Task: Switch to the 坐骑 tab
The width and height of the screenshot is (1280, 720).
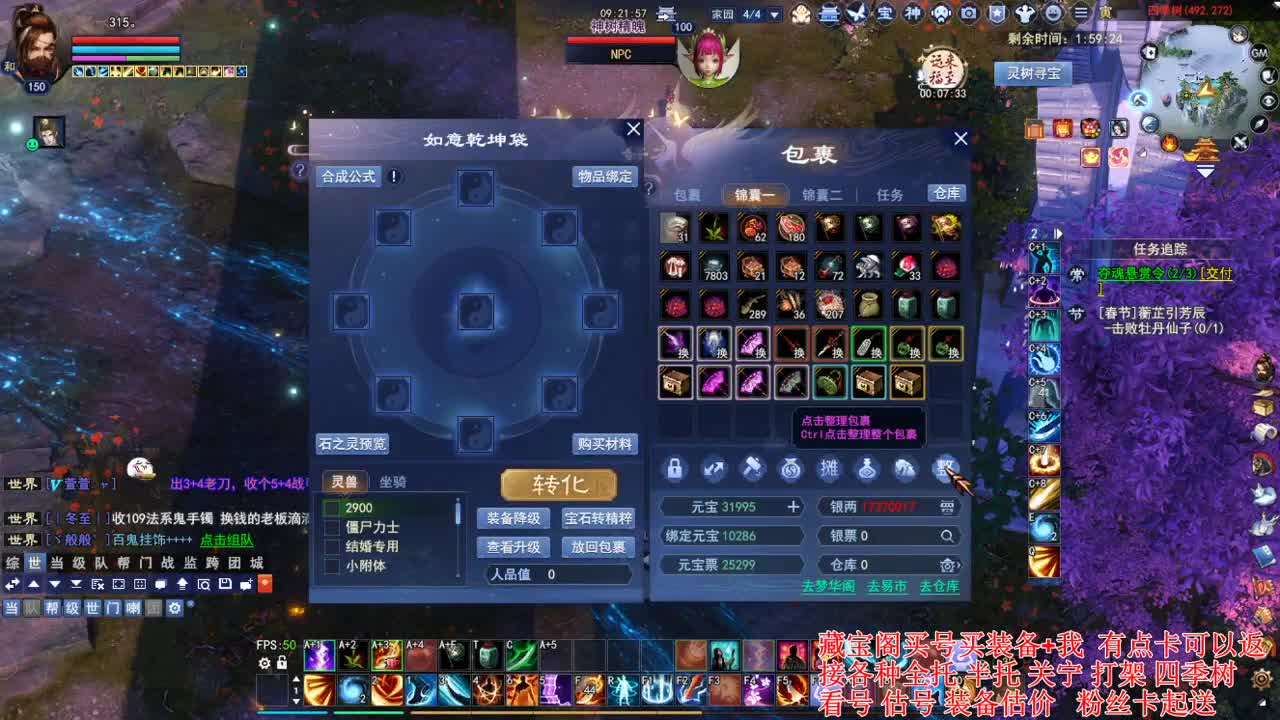Action: click(392, 481)
